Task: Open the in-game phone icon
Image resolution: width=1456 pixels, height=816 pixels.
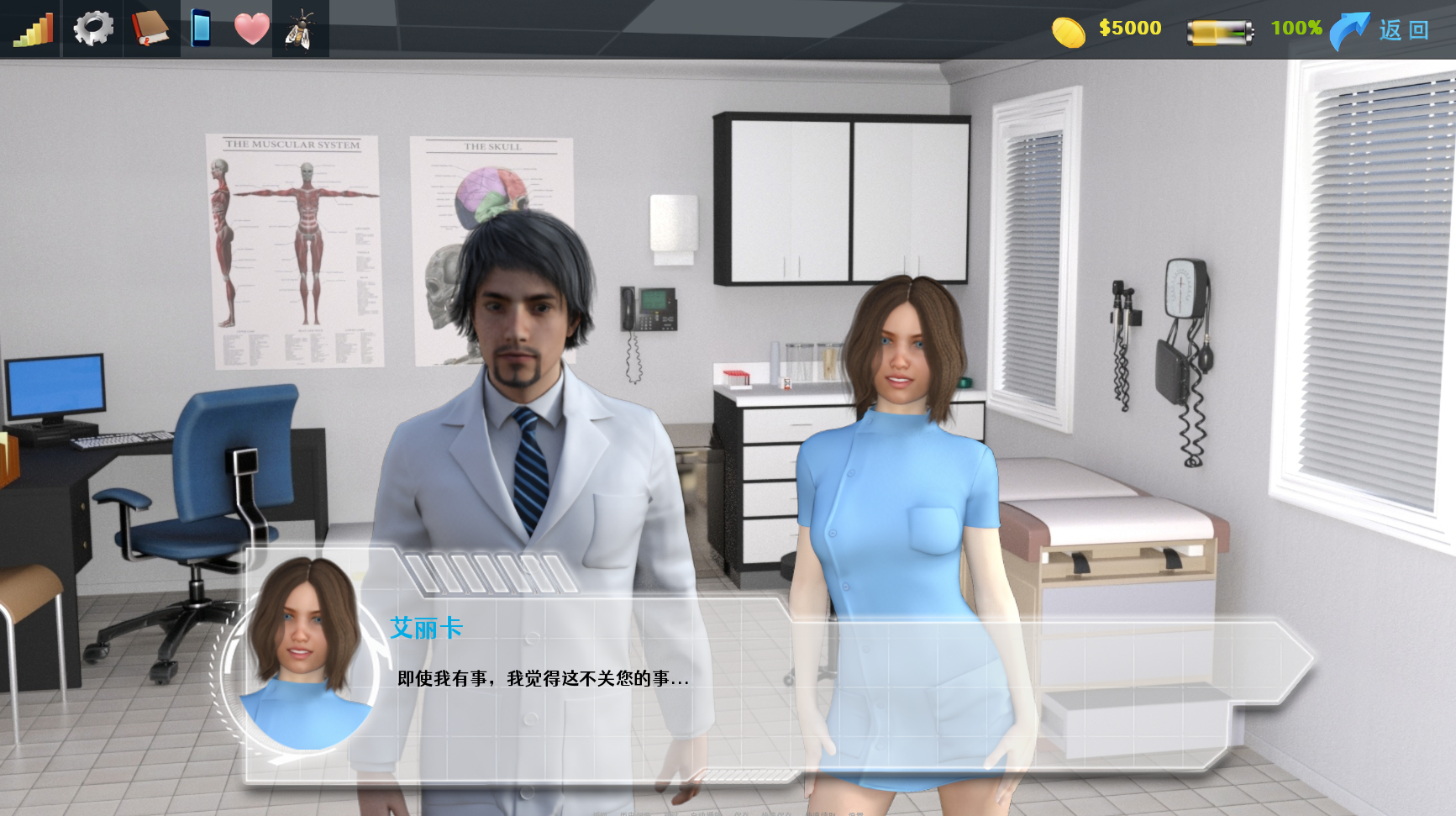Action: 202,29
